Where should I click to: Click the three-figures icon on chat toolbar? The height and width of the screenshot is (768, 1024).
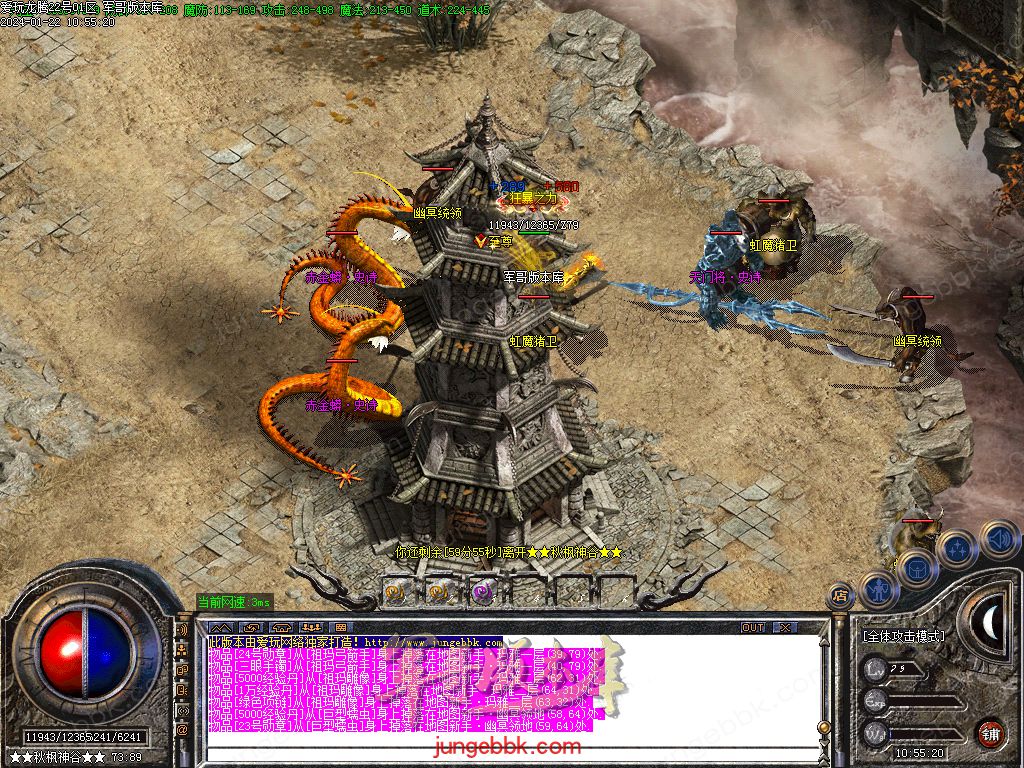309,628
